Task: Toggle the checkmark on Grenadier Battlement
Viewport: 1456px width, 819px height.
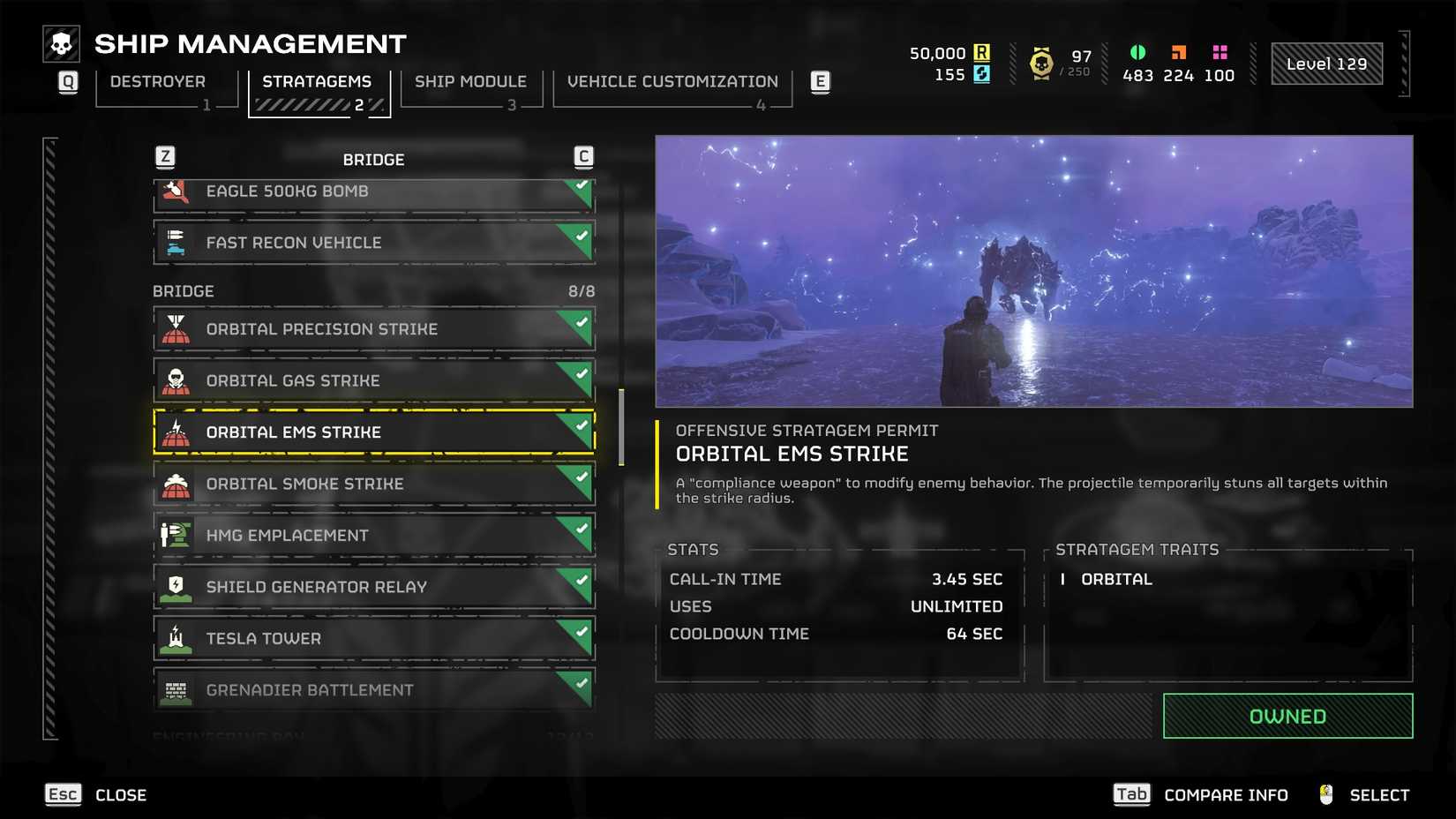Action: coord(579,682)
